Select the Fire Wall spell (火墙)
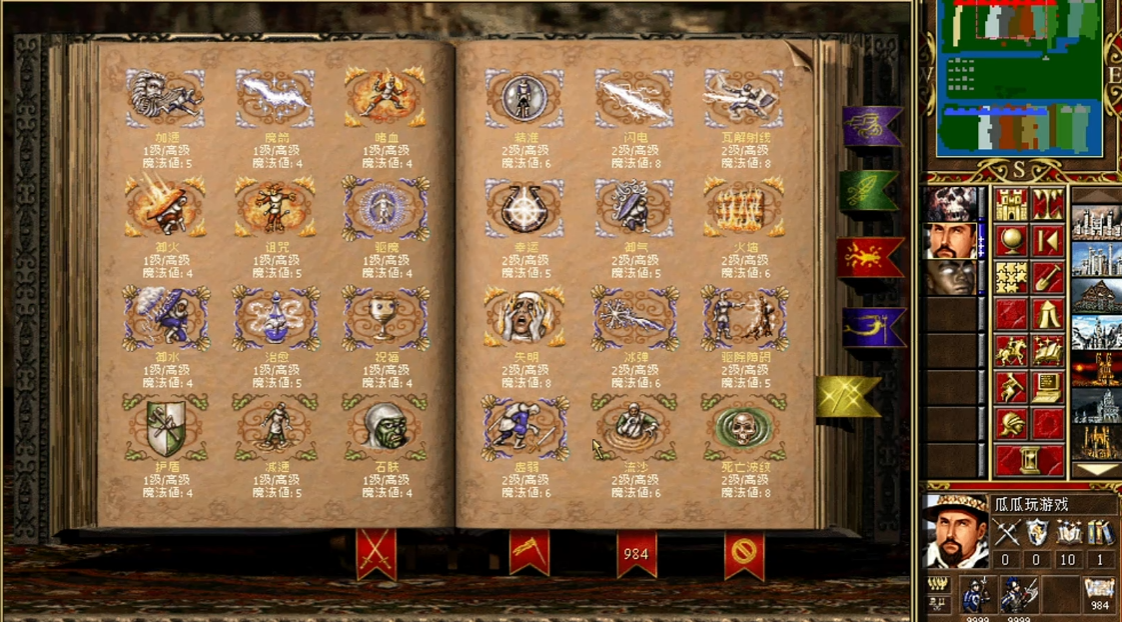Screen dimensions: 1122x622 744,208
